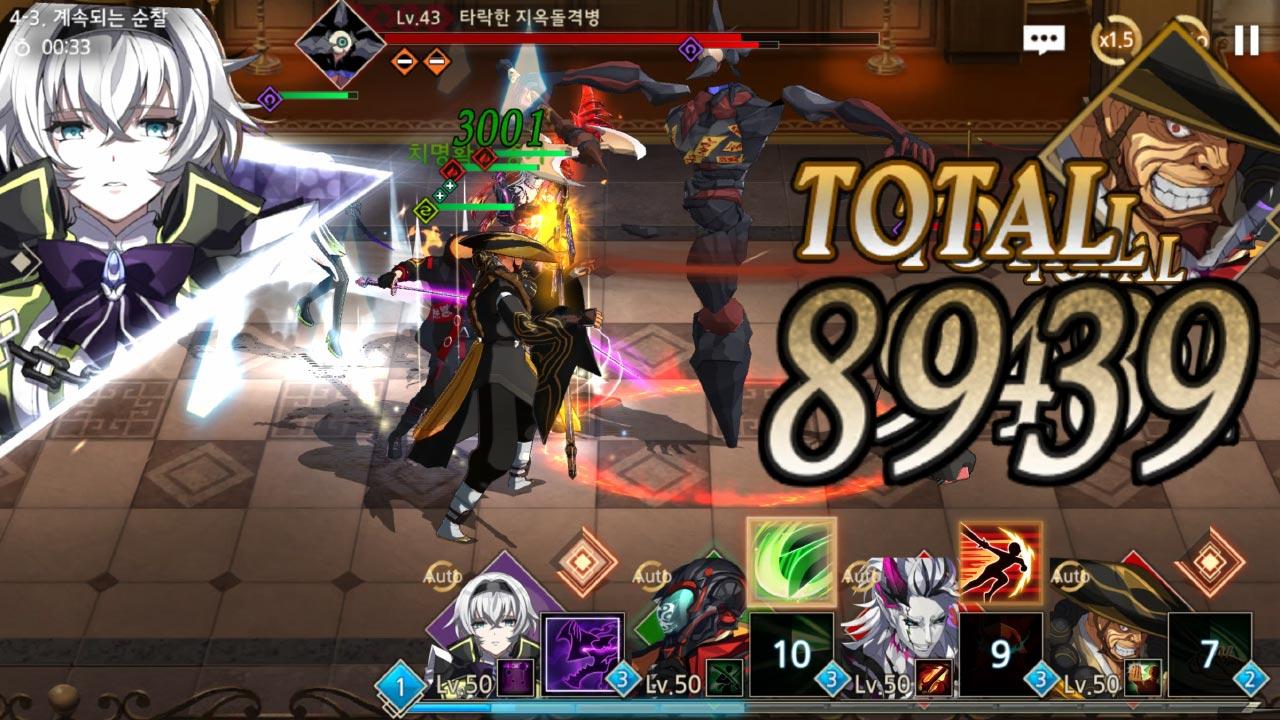Viewport: 1280px width, 720px height.
Task: Open the chat bubble icon at top right
Action: pos(1044,38)
